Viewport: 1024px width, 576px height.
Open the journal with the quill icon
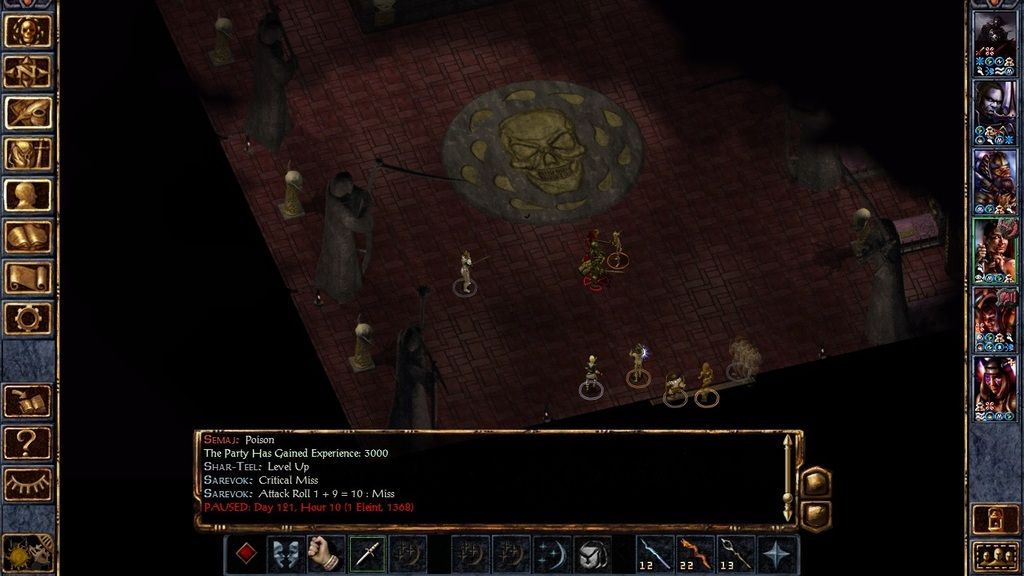29,112
